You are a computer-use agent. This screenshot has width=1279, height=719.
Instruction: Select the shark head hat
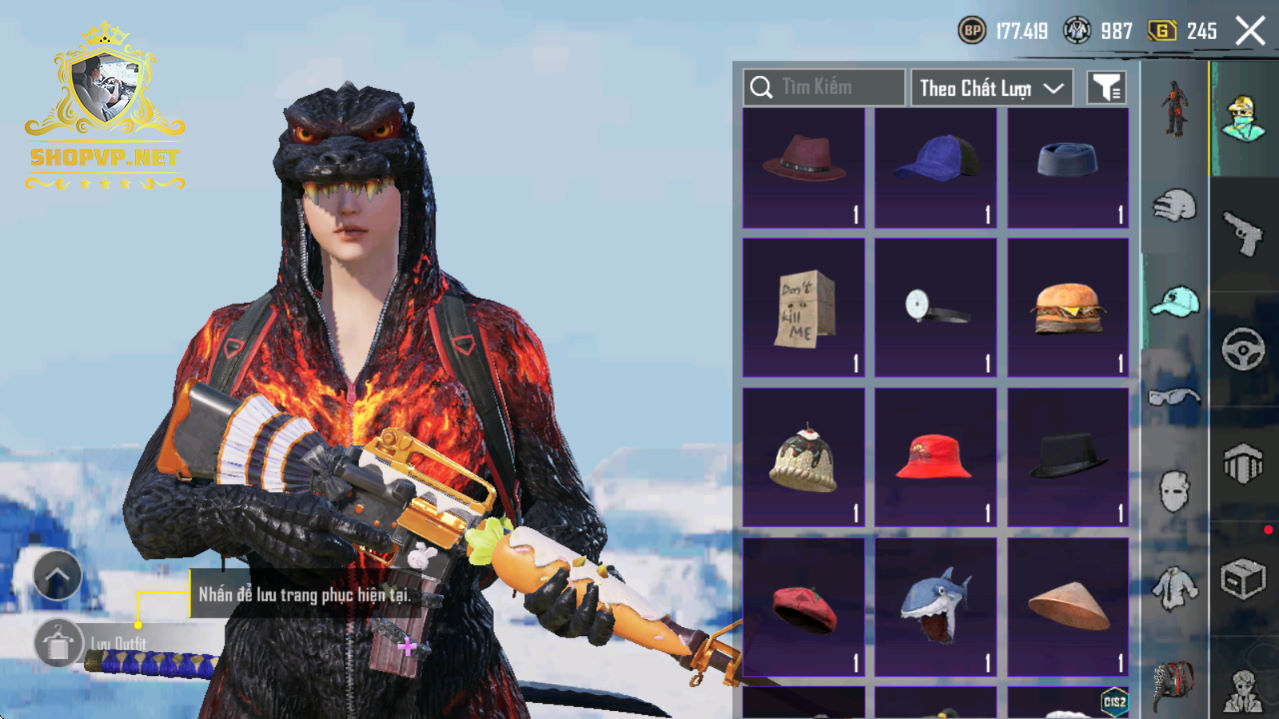[936, 607]
